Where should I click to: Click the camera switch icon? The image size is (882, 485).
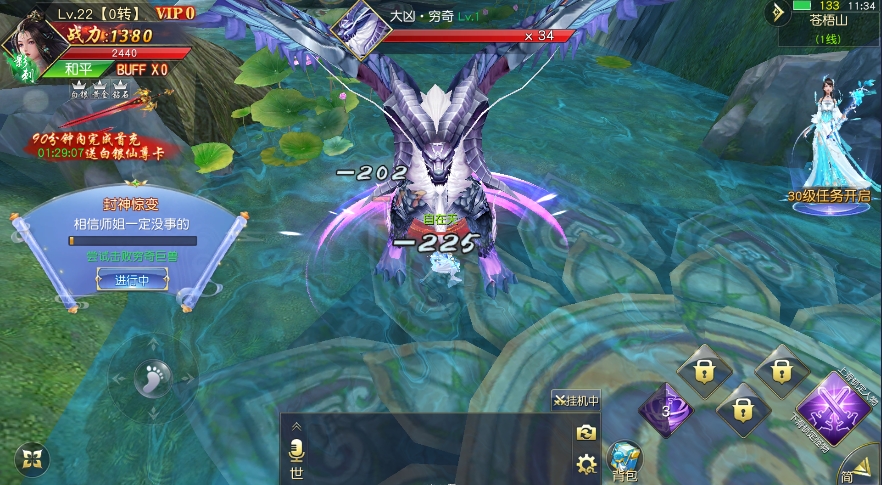point(586,432)
